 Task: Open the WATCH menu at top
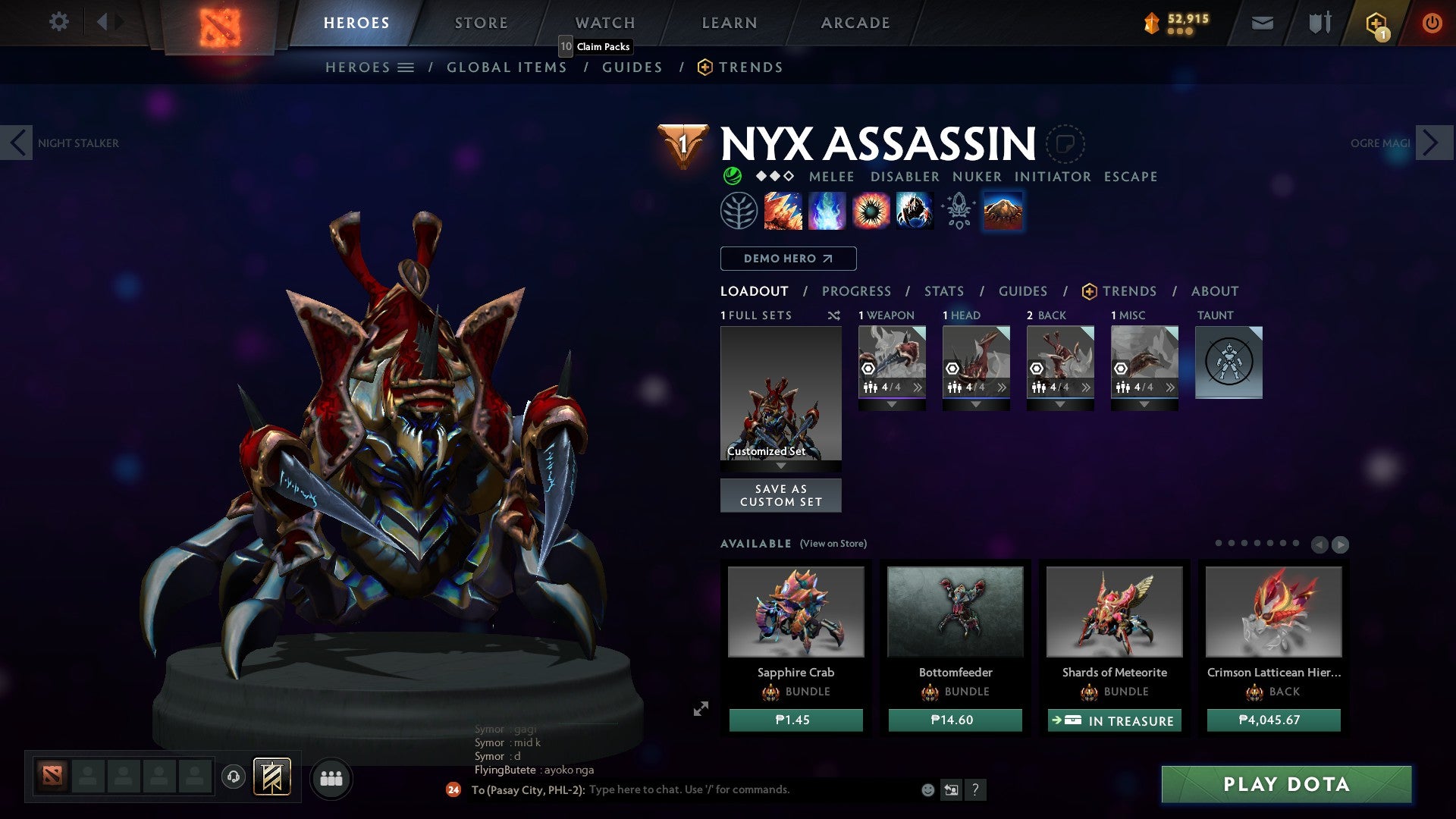[x=604, y=22]
